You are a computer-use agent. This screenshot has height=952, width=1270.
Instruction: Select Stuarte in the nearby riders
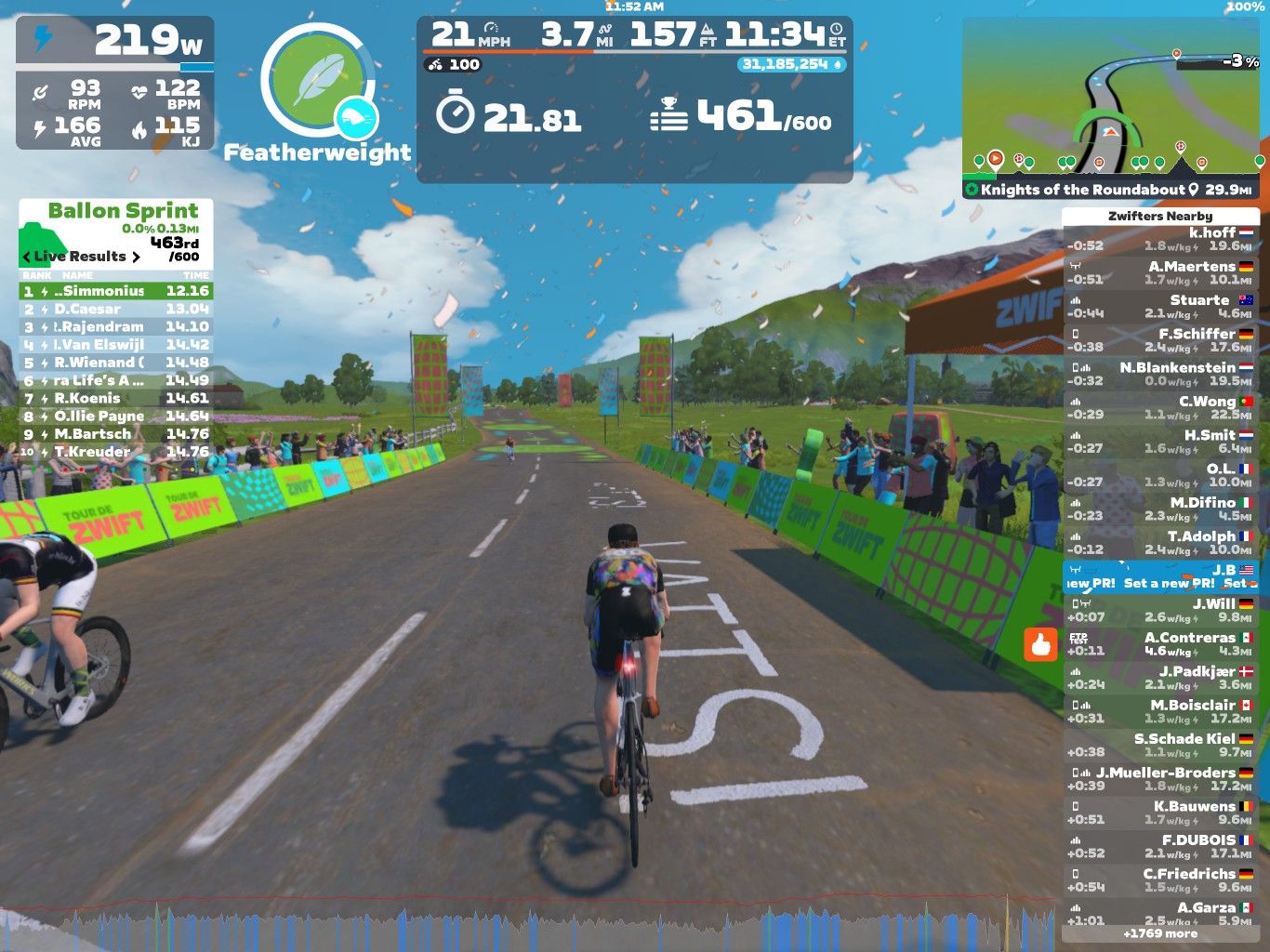[1159, 306]
